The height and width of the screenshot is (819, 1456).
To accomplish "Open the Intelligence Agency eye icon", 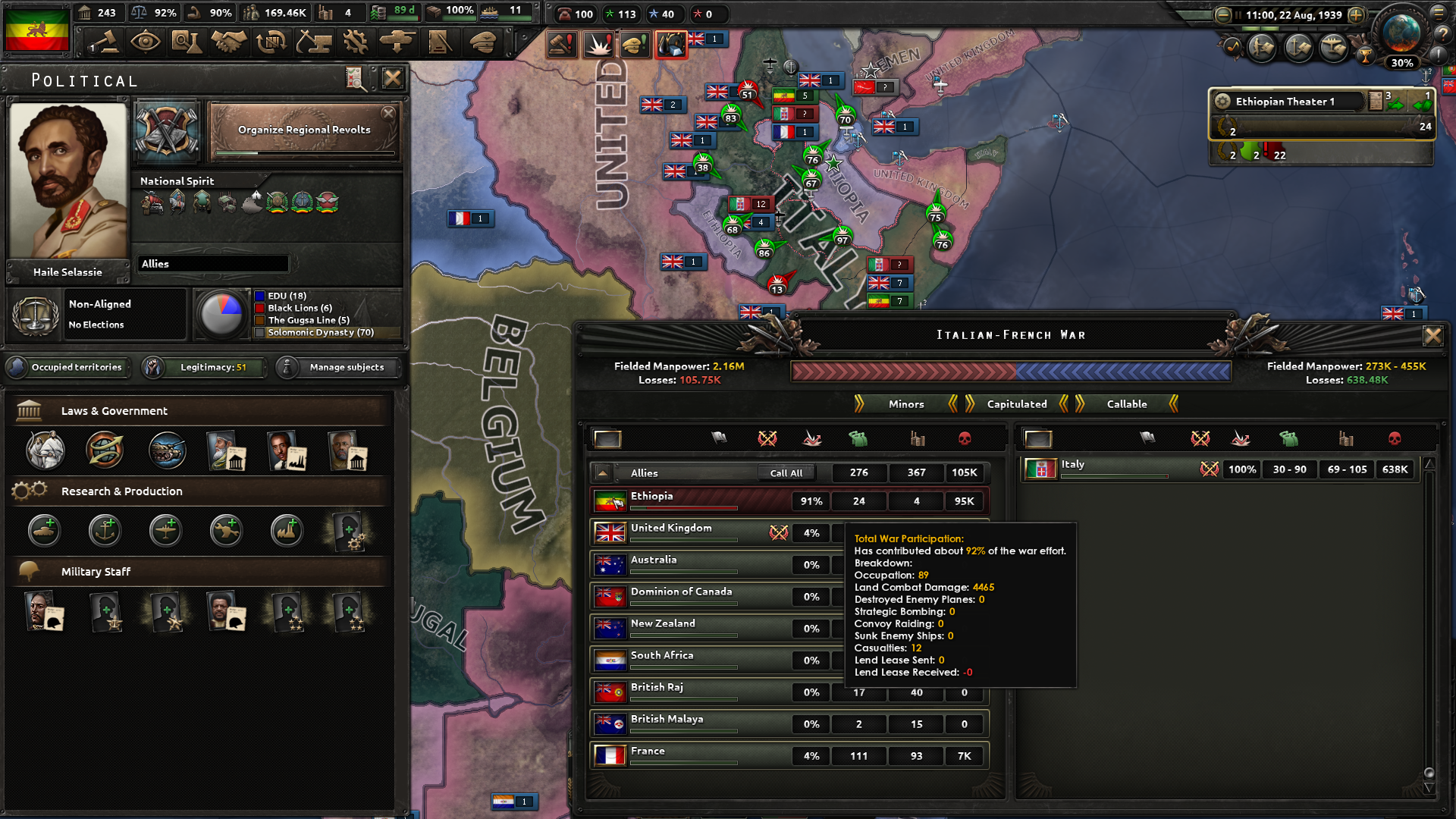I will tap(146, 43).
